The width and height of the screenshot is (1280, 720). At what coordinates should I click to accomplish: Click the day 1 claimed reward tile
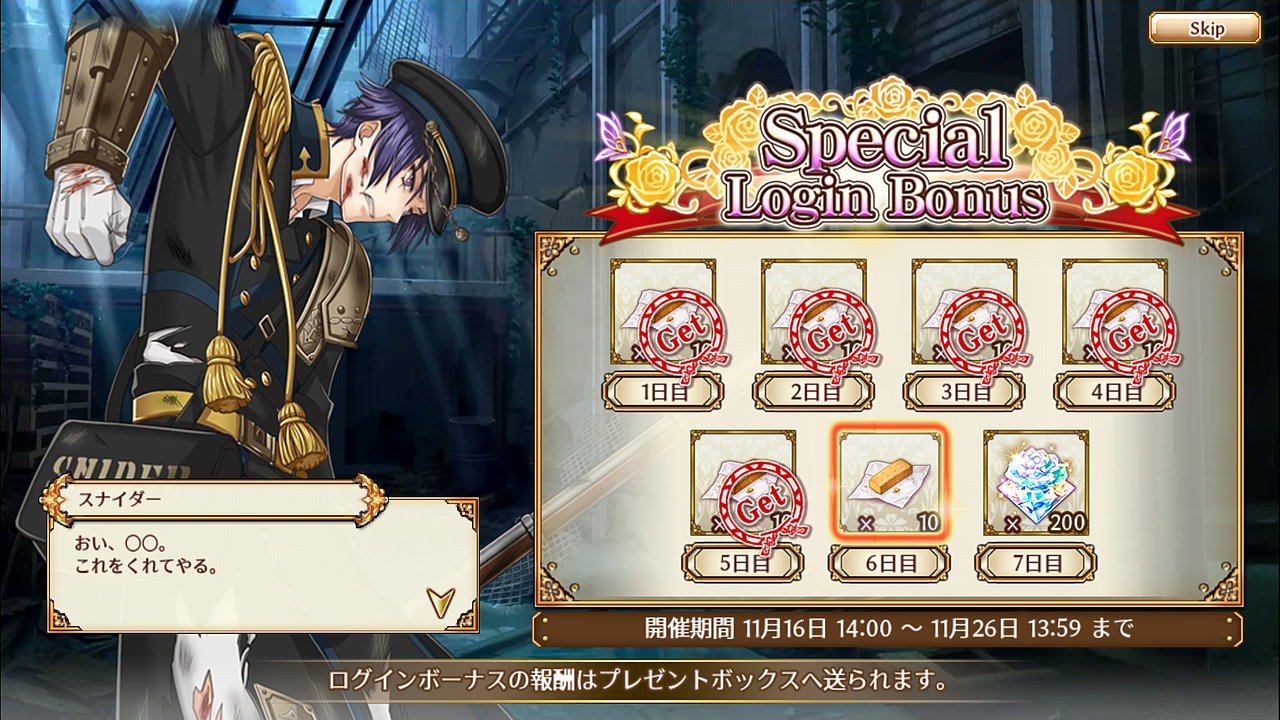(663, 313)
